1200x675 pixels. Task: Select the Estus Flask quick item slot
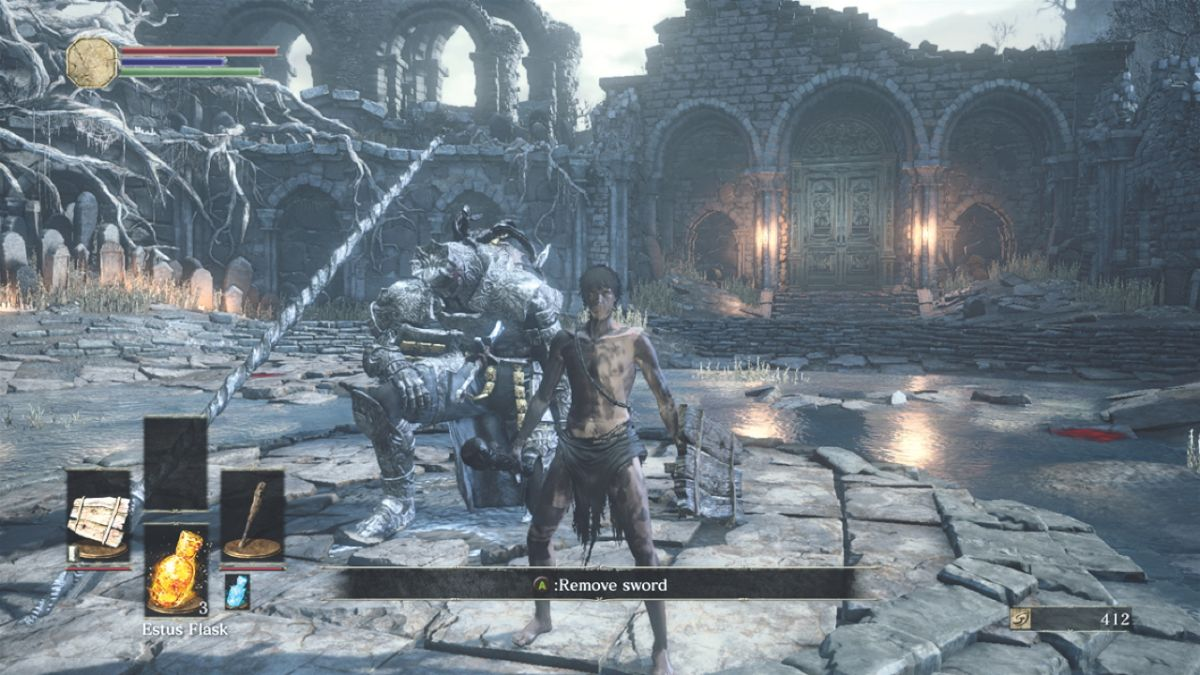(176, 567)
